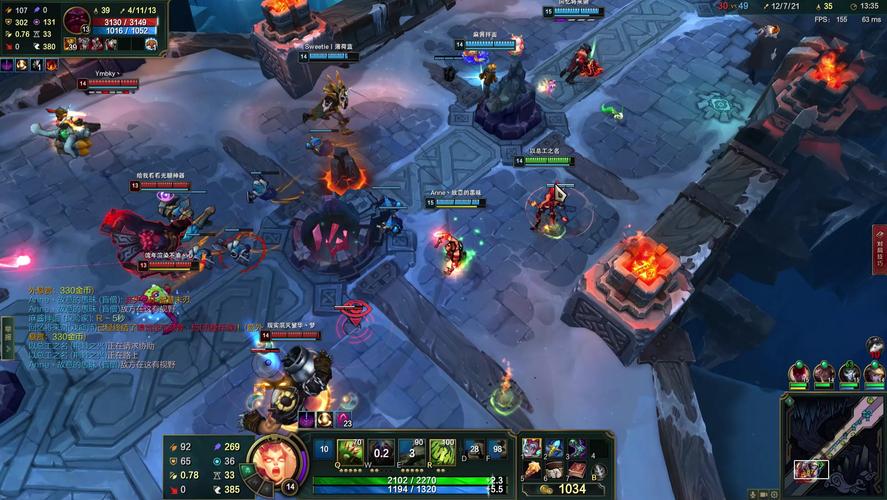Screen dimensions: 887x500
Task: Use the D summoner spell
Action: pos(475,452)
